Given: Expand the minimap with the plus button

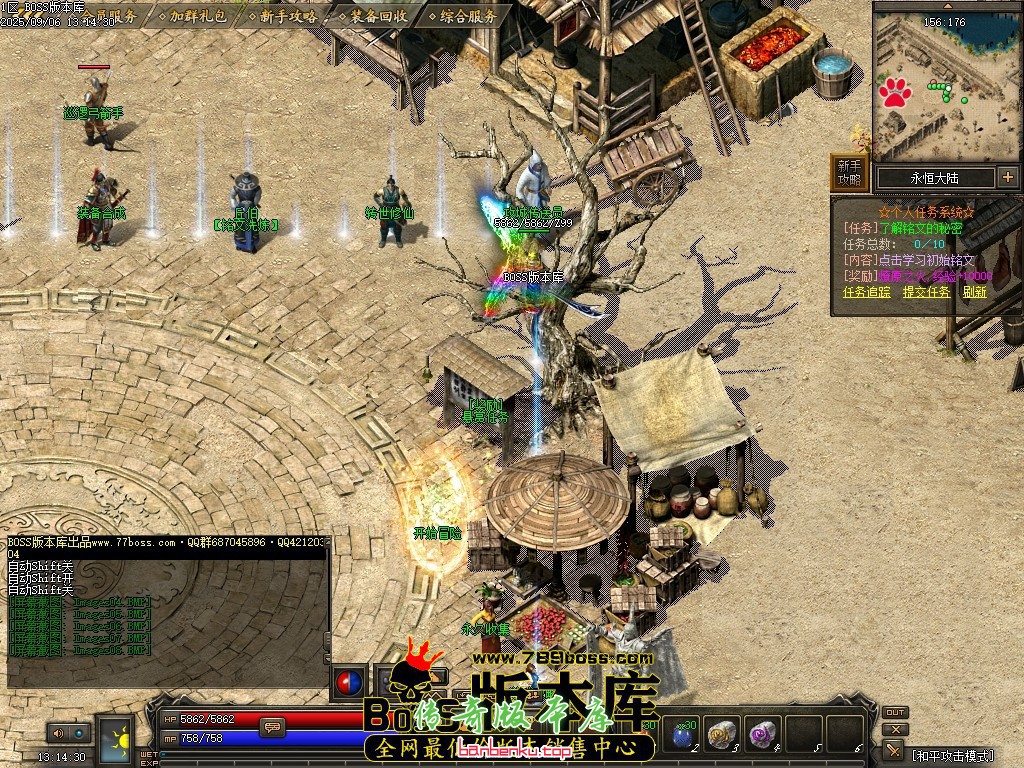Looking at the screenshot, I should (x=1007, y=178).
